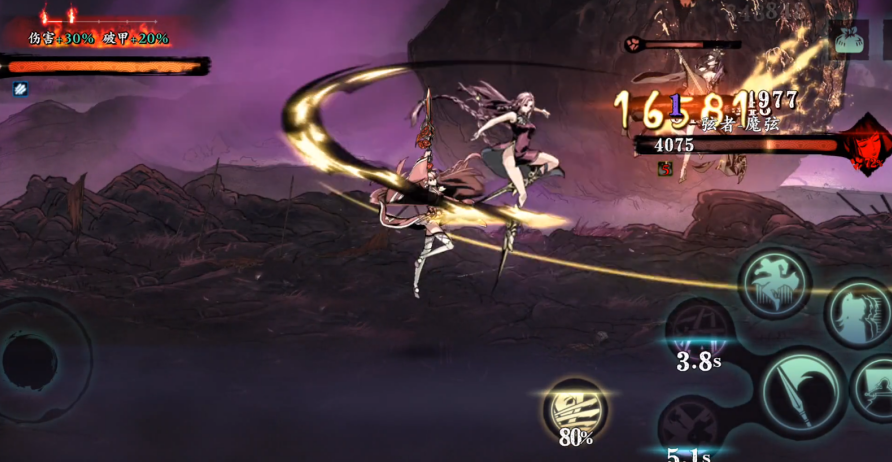The image size is (892, 462).
Task: Select the blue claw buff icon
Action: [x=20, y=89]
